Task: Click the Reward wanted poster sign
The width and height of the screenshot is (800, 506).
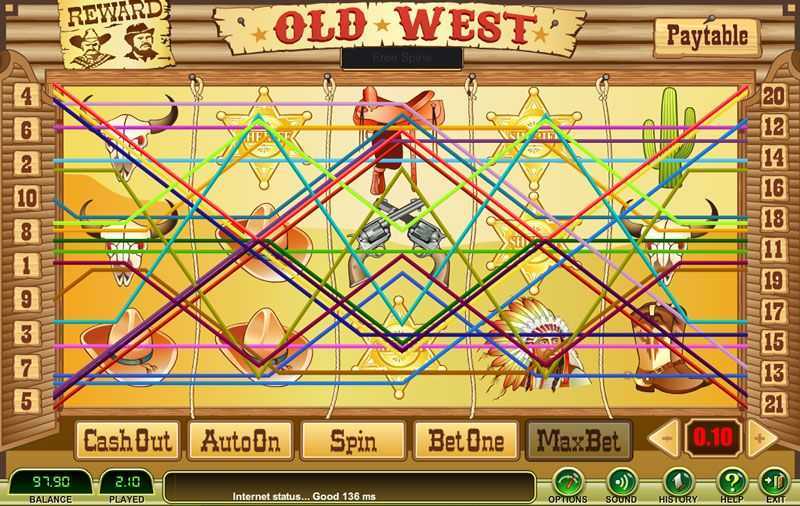Action: [x=115, y=32]
